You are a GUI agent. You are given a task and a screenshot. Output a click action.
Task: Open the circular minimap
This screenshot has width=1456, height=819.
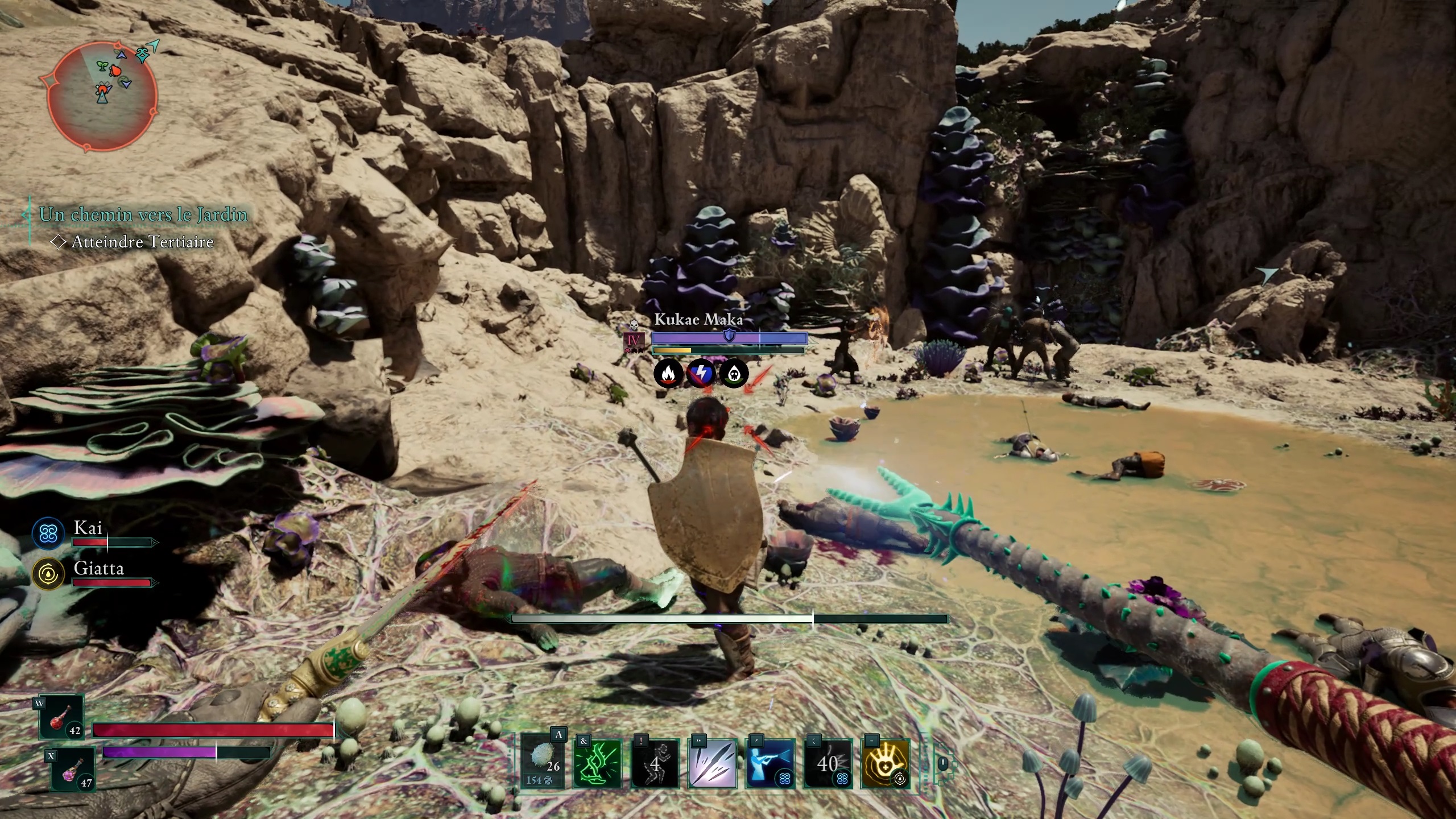tap(99, 97)
